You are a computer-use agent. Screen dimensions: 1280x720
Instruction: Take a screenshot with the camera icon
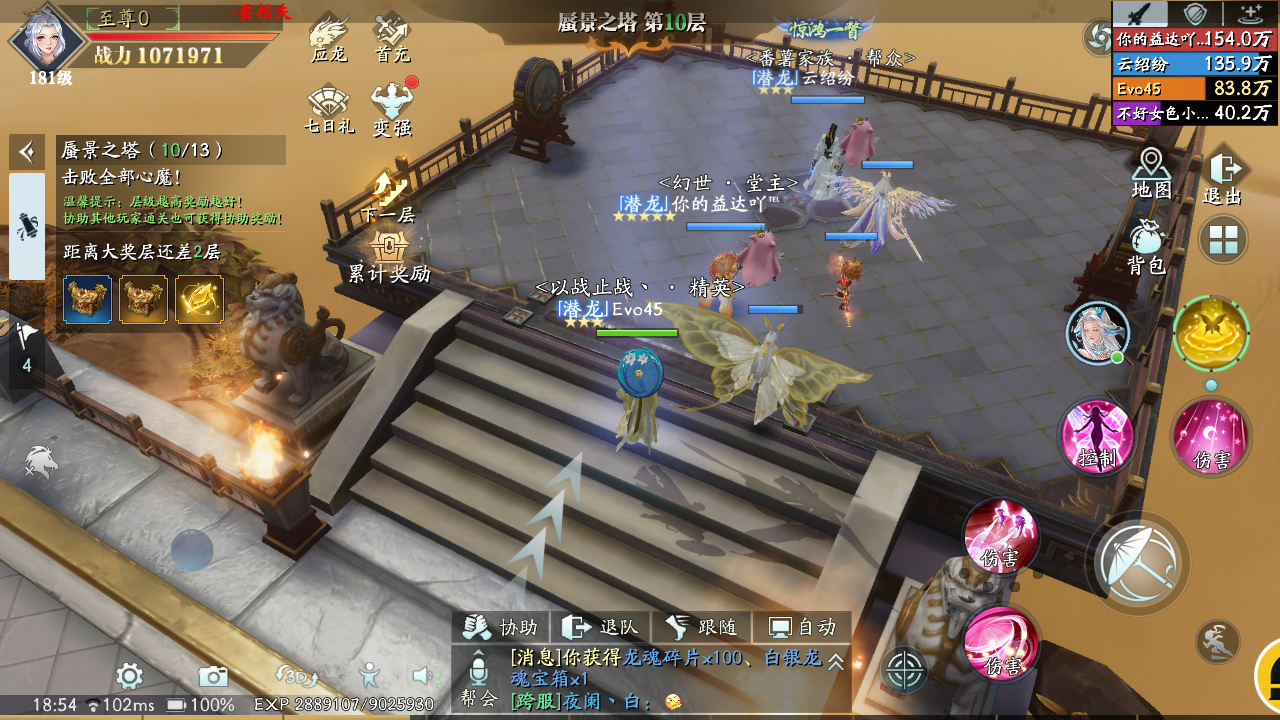(x=212, y=677)
